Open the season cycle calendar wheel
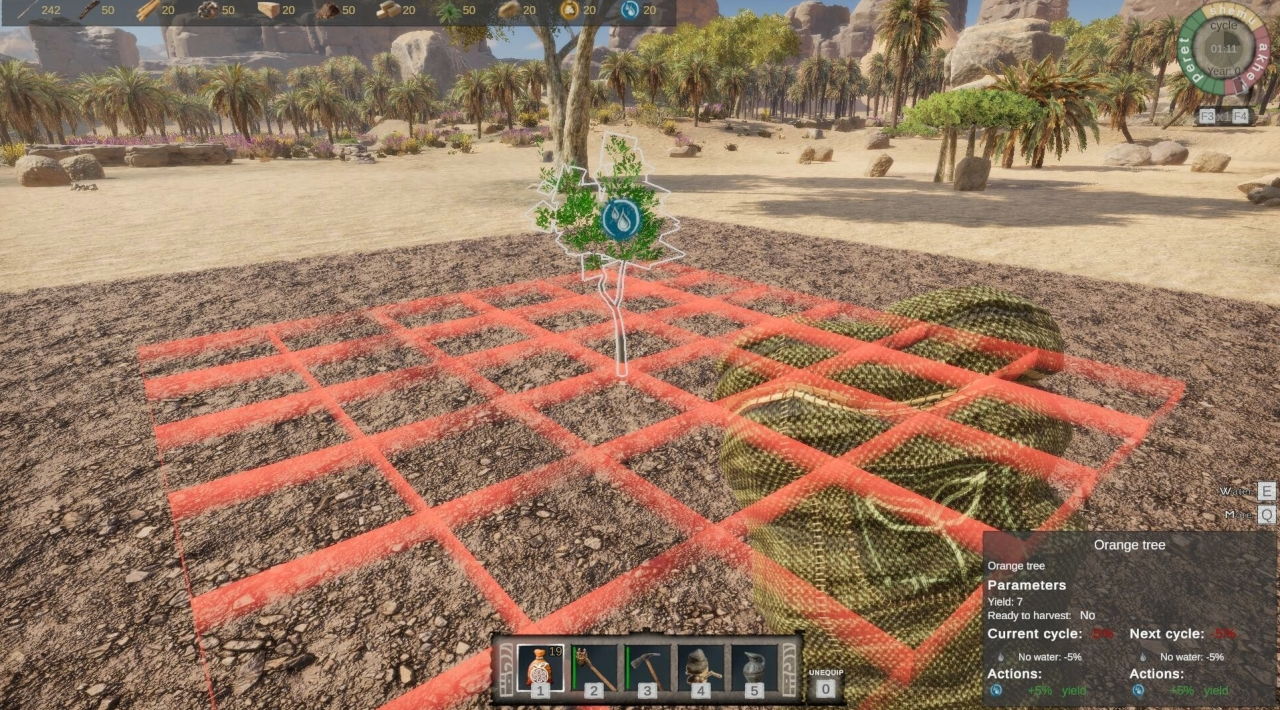 tap(1224, 49)
